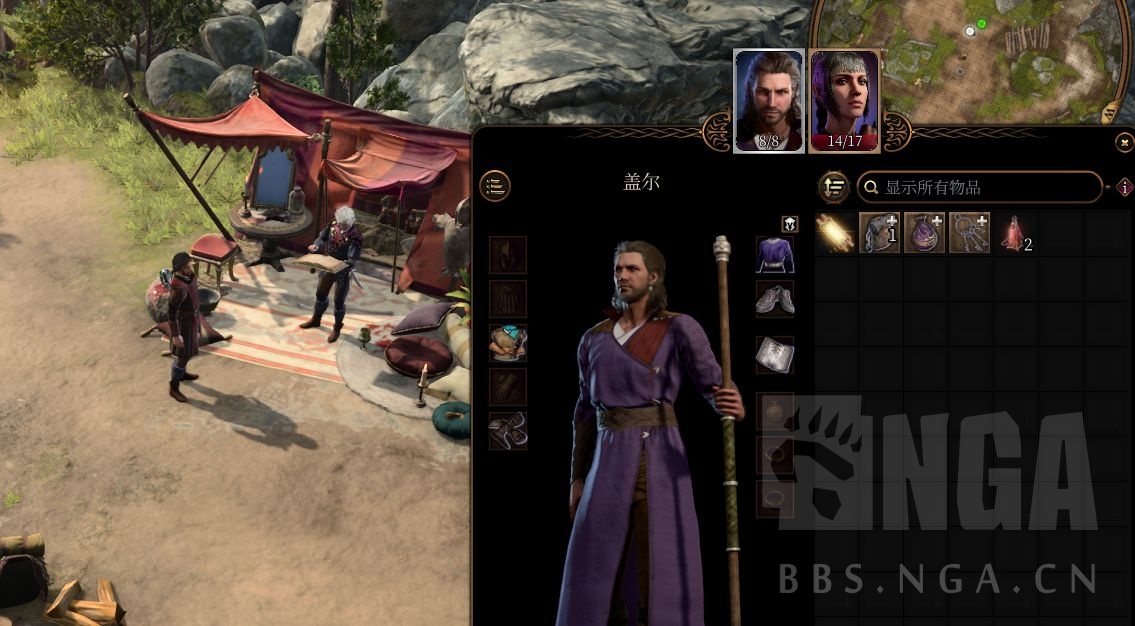Select Gale's character portrait
The height and width of the screenshot is (626, 1135).
click(768, 100)
